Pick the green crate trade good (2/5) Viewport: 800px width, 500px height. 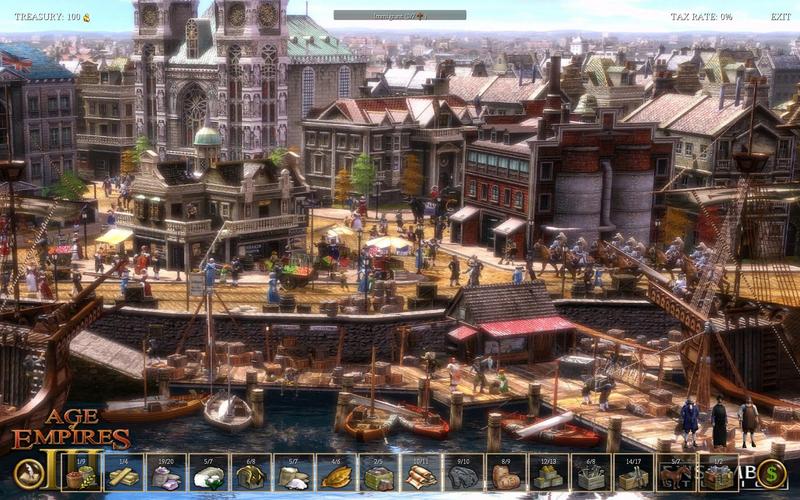[378, 473]
